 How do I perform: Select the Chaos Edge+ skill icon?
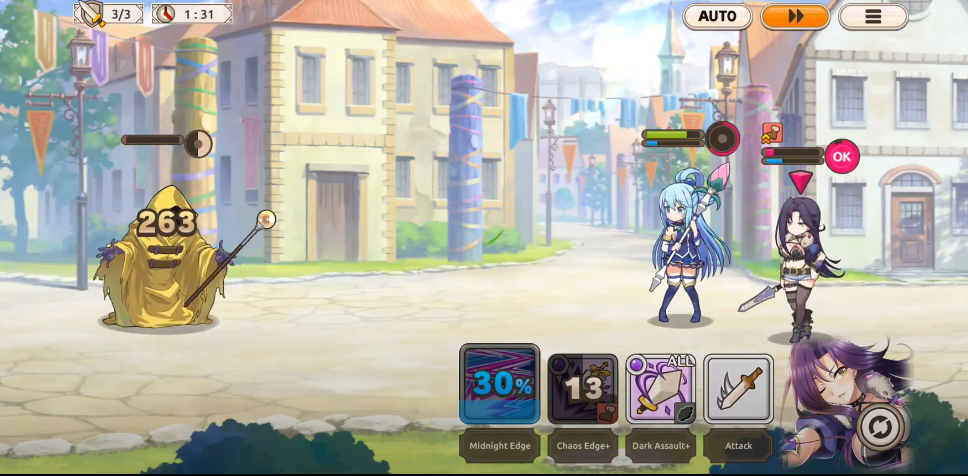[x=582, y=389]
